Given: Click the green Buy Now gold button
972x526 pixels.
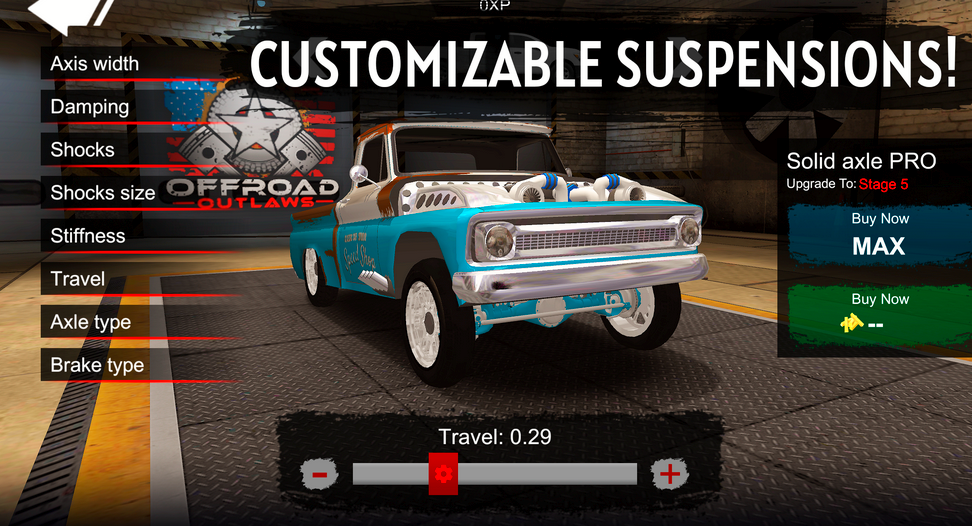Looking at the screenshot, I should coord(879,313).
